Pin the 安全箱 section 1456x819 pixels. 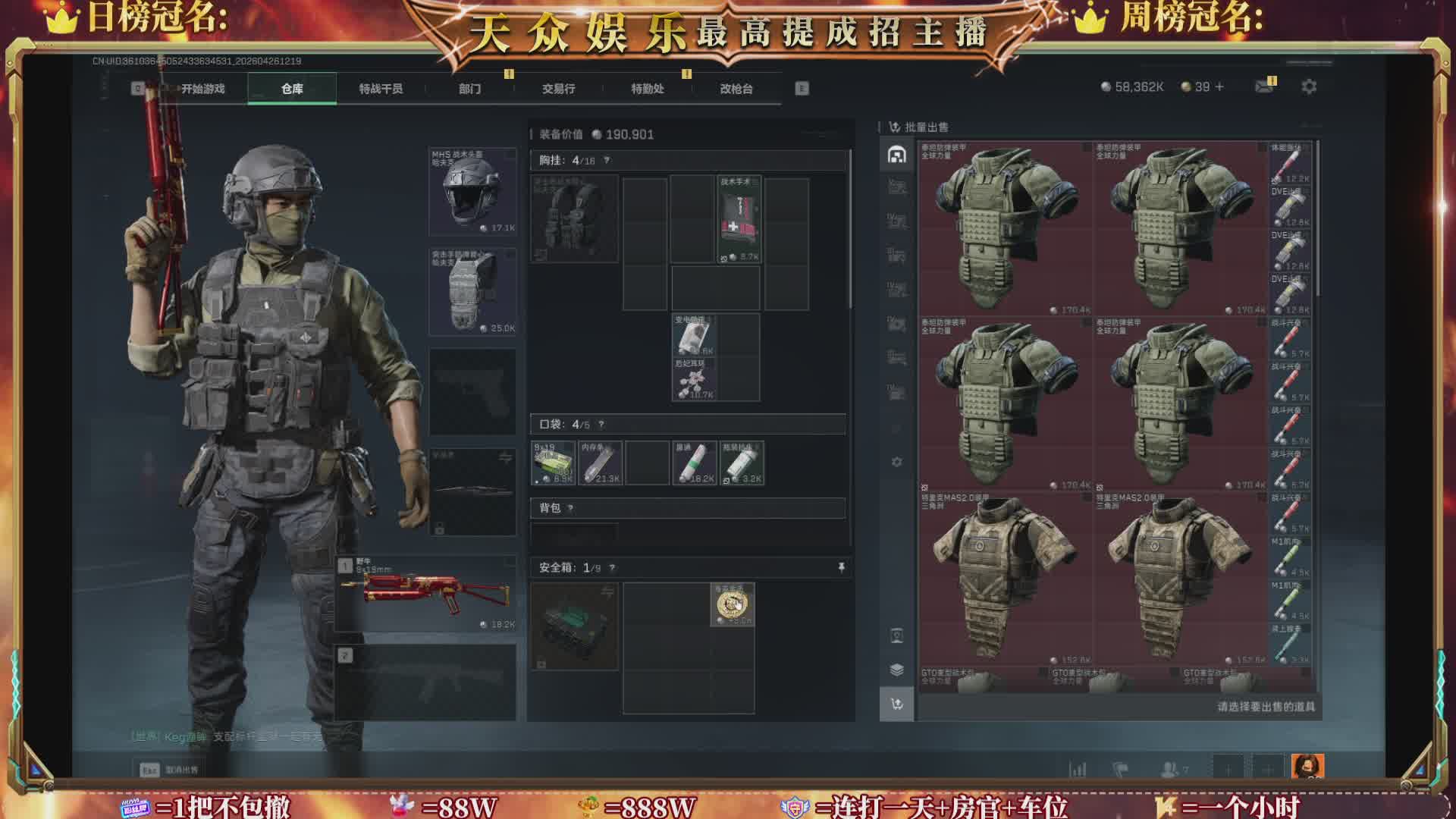pyautogui.click(x=841, y=567)
